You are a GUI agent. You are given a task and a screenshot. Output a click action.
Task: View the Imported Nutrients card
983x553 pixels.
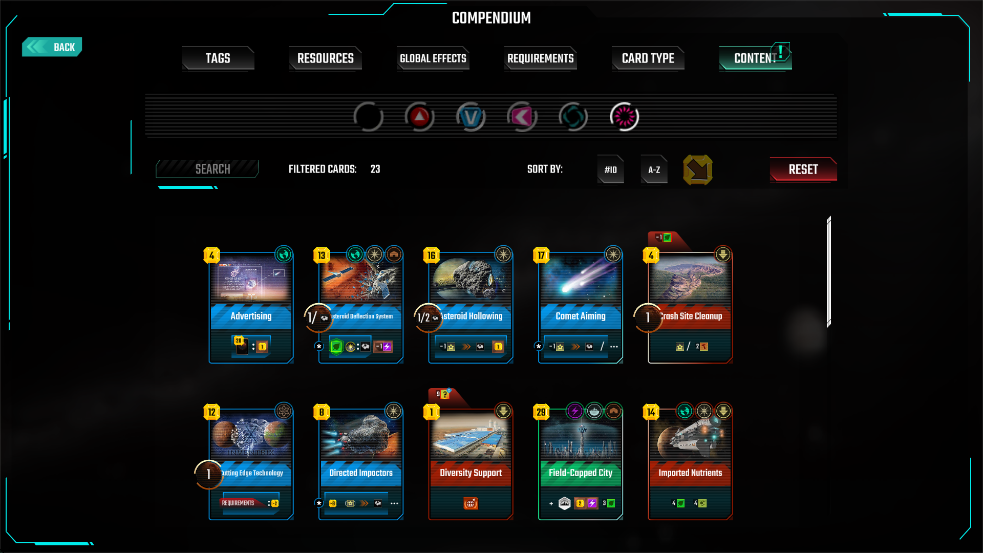[690, 462]
